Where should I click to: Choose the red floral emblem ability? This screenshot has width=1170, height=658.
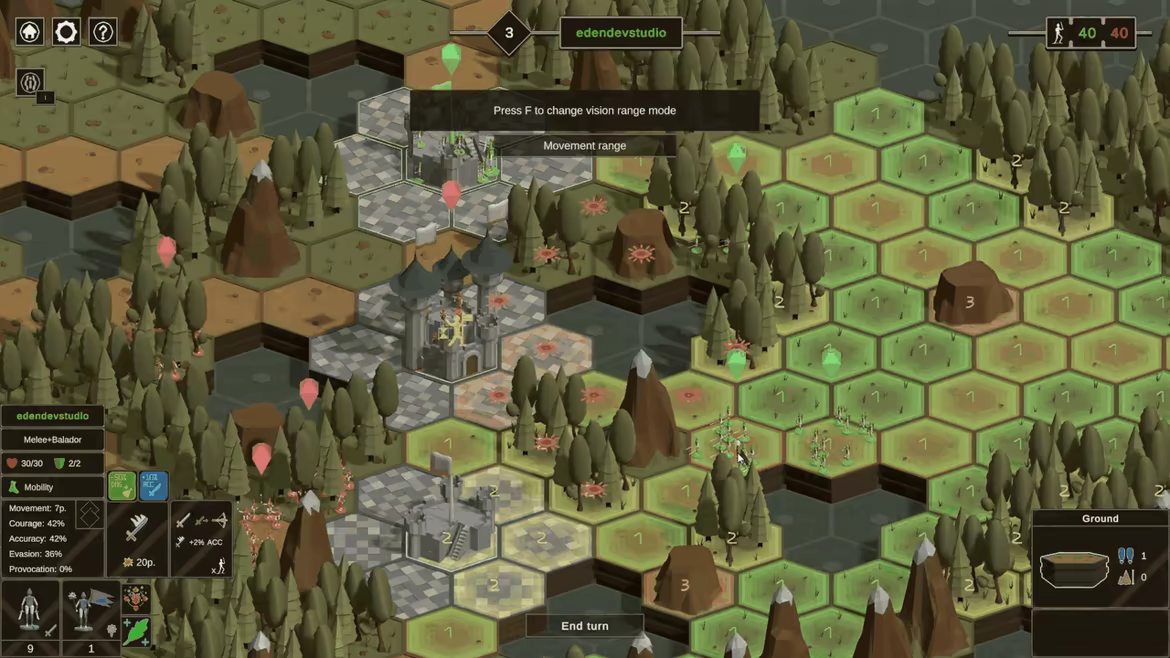click(137, 598)
